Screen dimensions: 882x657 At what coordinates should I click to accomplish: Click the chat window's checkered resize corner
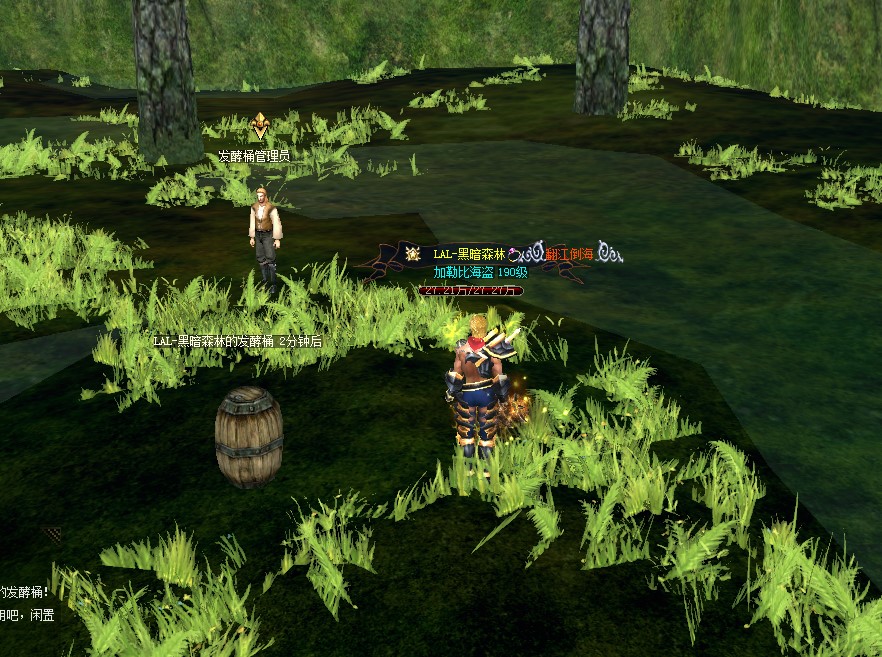52,534
